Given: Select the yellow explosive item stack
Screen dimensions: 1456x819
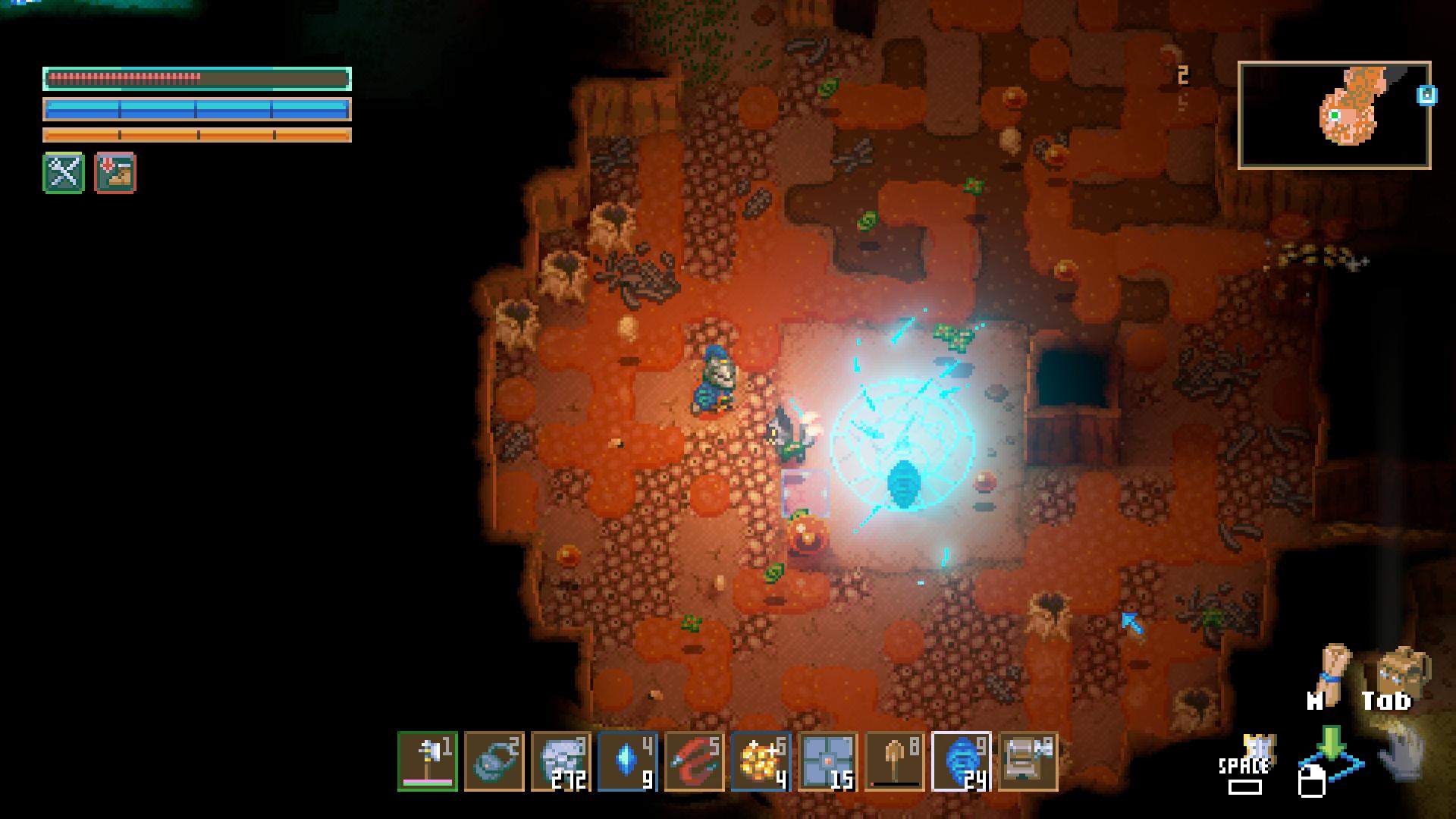Looking at the screenshot, I should click(x=761, y=761).
